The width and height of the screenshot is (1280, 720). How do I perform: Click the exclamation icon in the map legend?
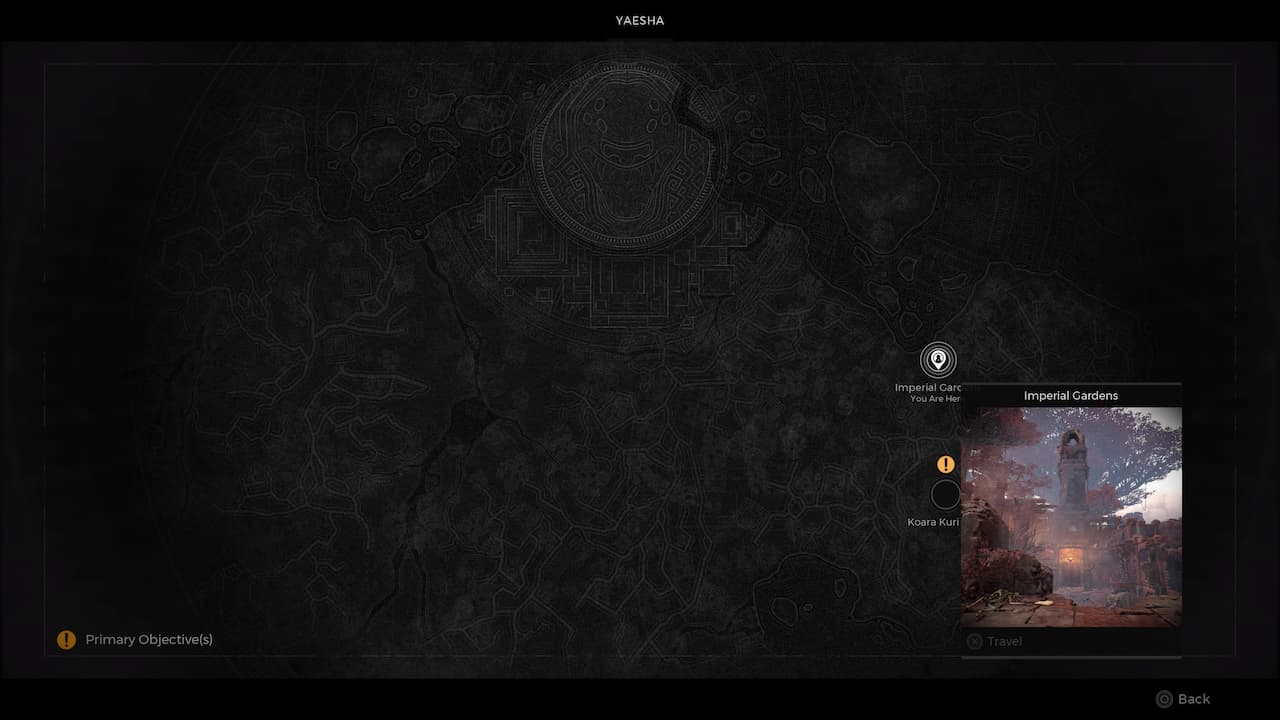click(66, 639)
